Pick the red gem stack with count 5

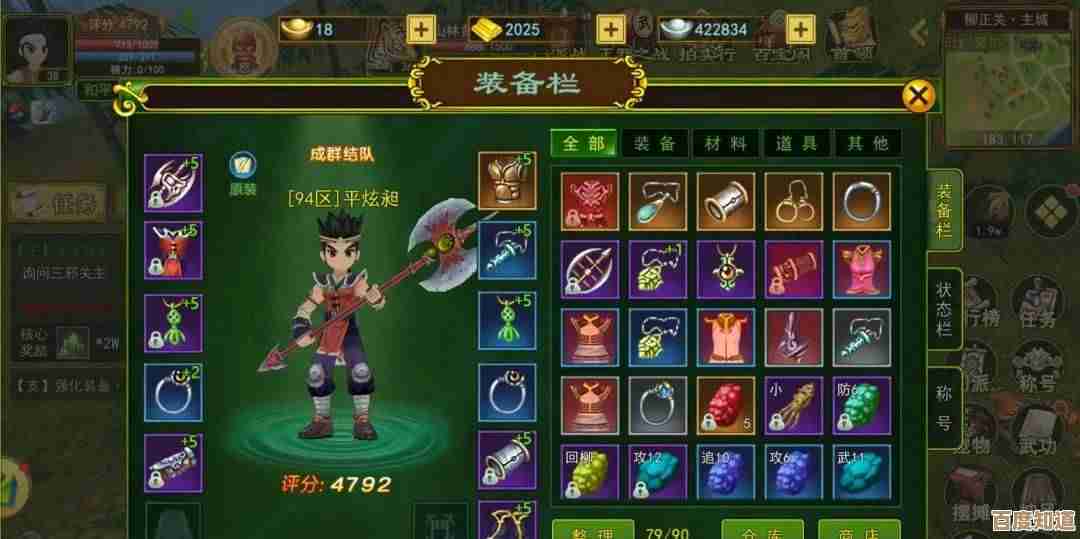tap(726, 405)
